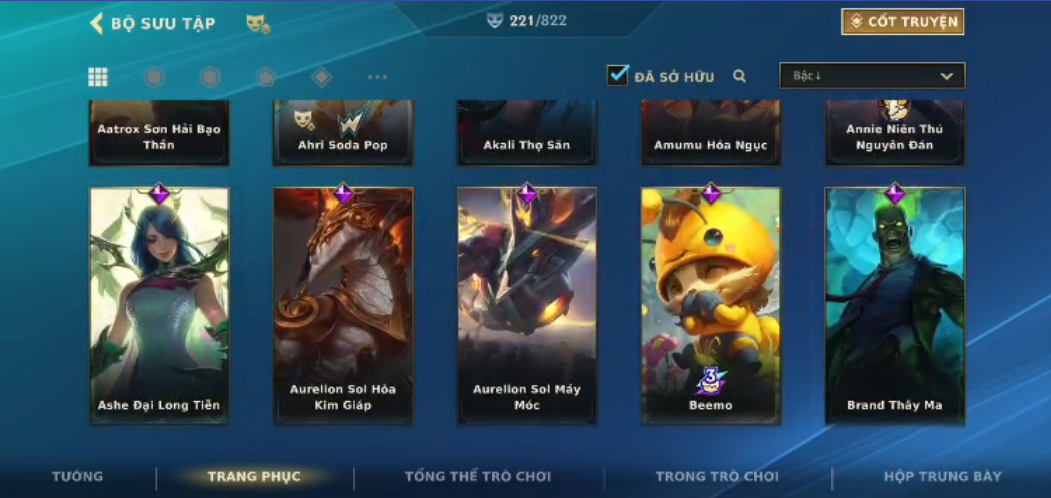Image resolution: width=1051 pixels, height=498 pixels.
Task: Choose the Aurelion Sol Hỏa Kim Giáp skin
Action: pos(343,305)
